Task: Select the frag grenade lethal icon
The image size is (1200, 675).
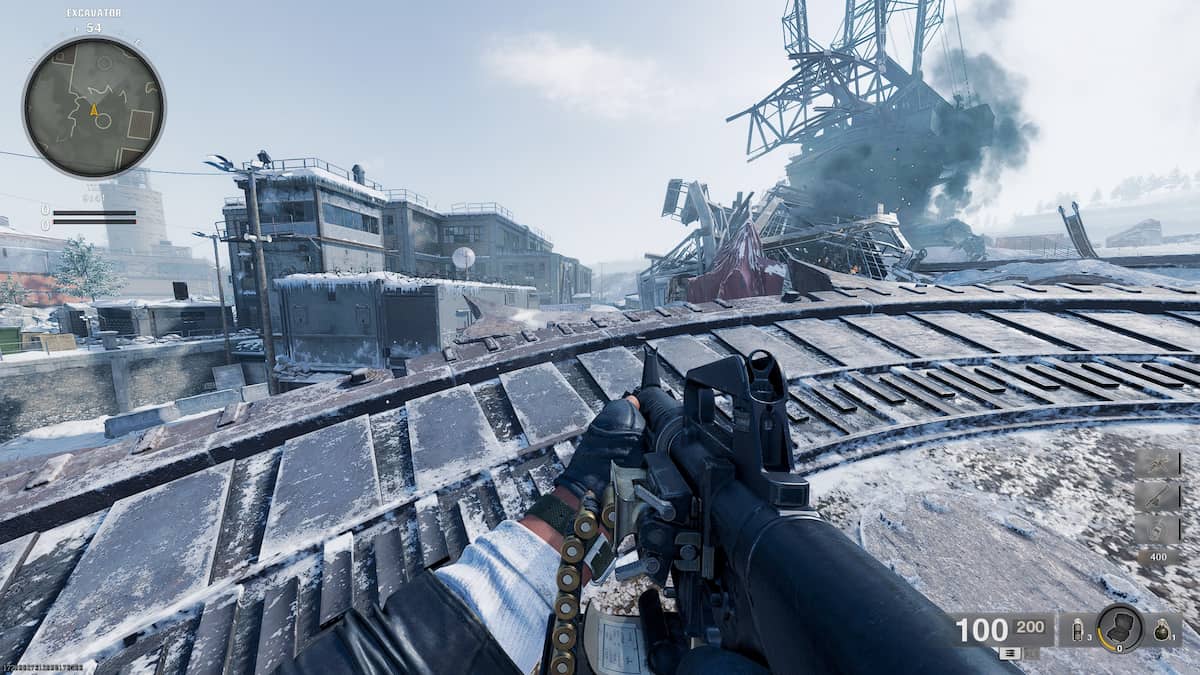Action: click(1163, 630)
